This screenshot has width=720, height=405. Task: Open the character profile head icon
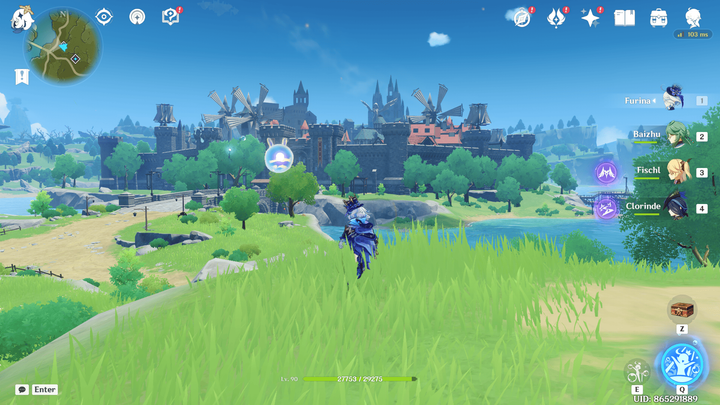click(692, 17)
